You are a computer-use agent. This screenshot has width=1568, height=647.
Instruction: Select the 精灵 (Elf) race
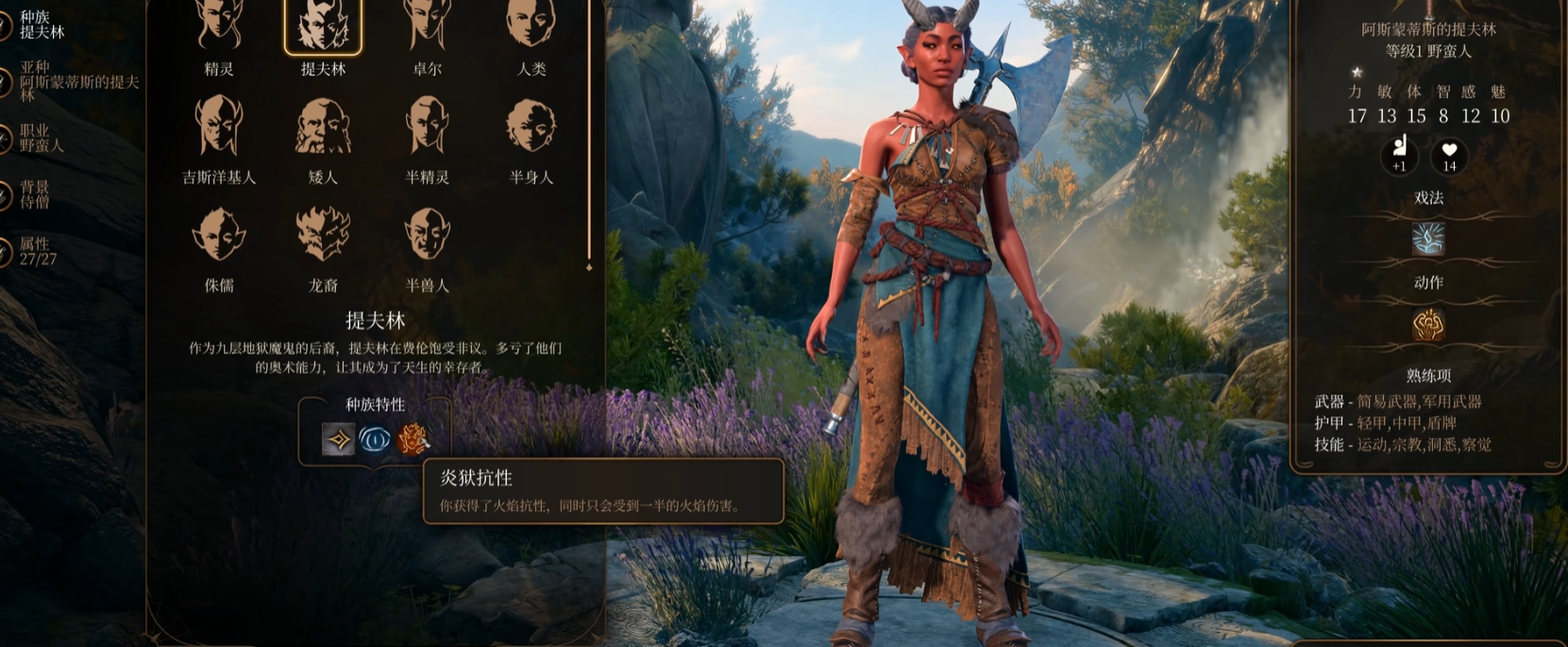219,26
